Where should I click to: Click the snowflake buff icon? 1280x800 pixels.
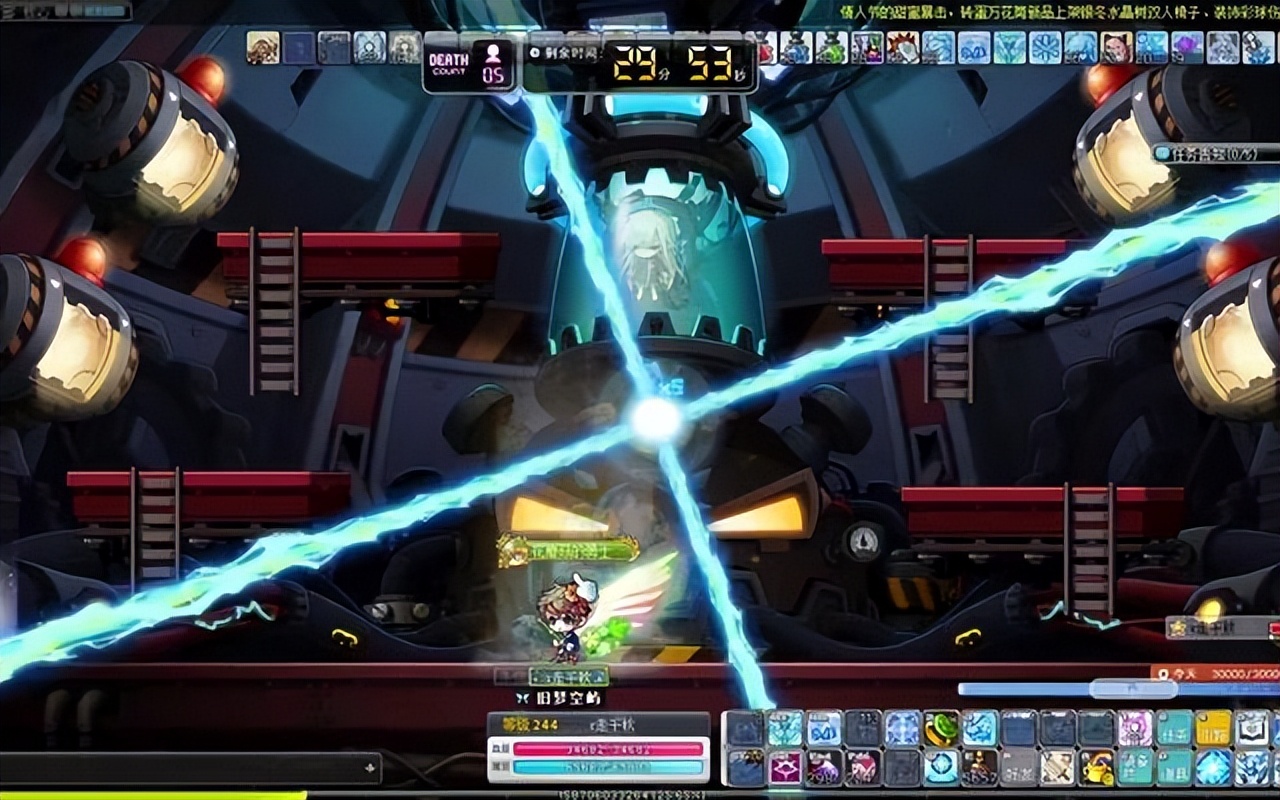click(1045, 47)
